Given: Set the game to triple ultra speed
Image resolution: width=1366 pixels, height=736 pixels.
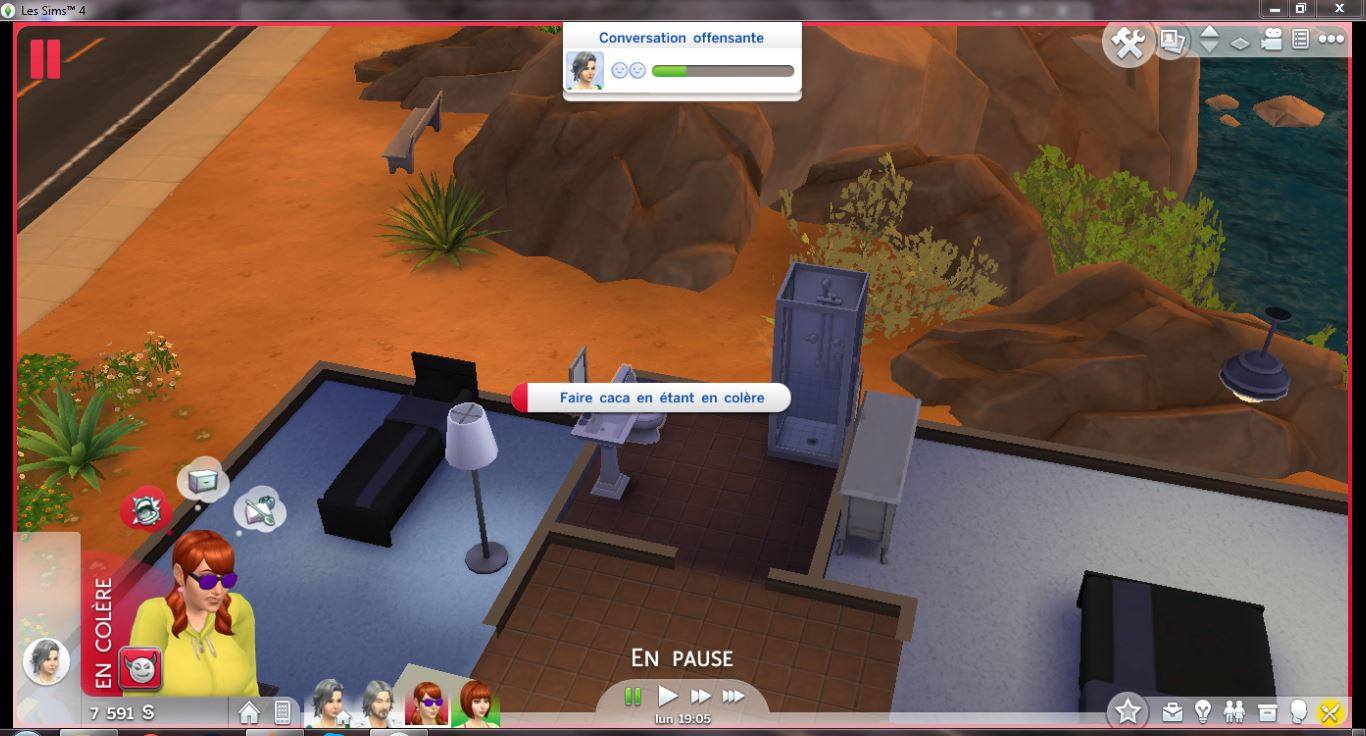Looking at the screenshot, I should click(x=734, y=696).
